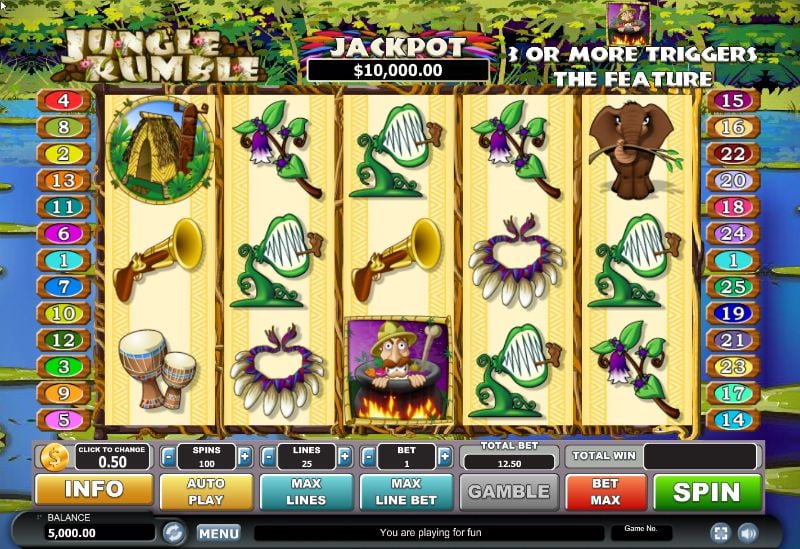This screenshot has width=800, height=549.
Task: Select Max Lines
Action: pyautogui.click(x=306, y=491)
